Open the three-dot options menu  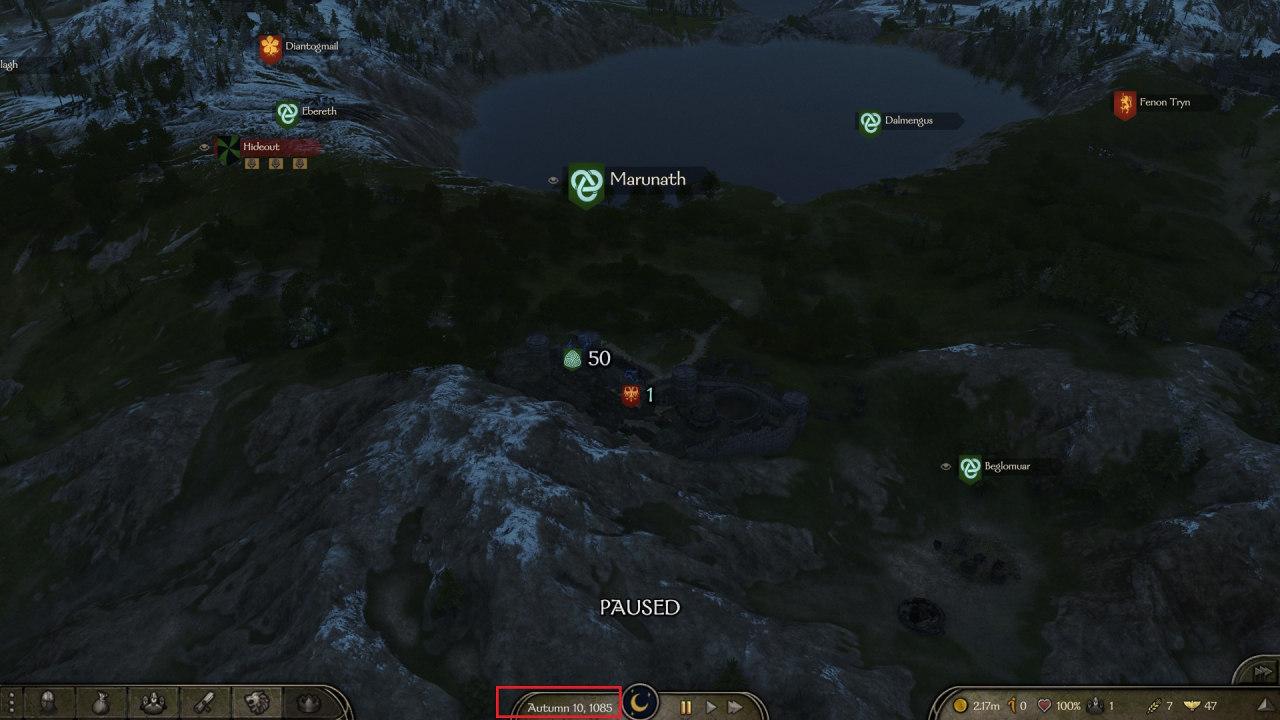click(x=11, y=704)
